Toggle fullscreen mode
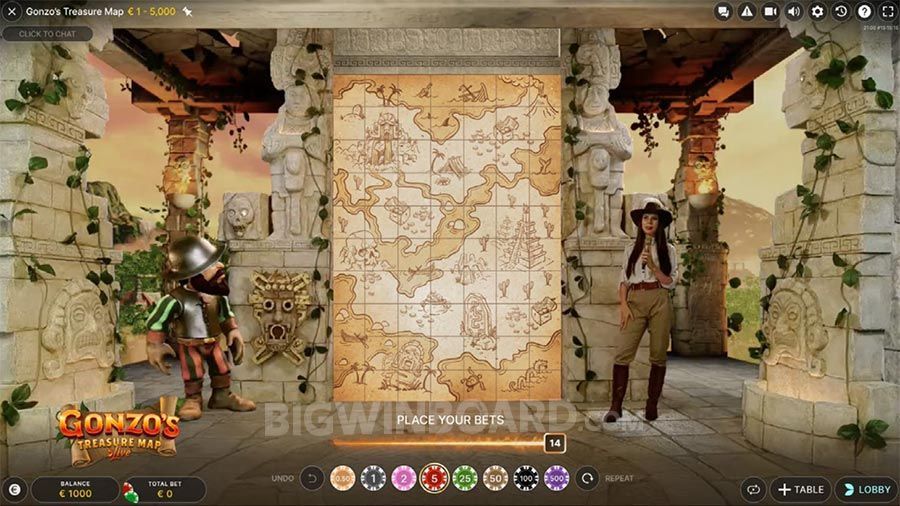 tap(888, 11)
